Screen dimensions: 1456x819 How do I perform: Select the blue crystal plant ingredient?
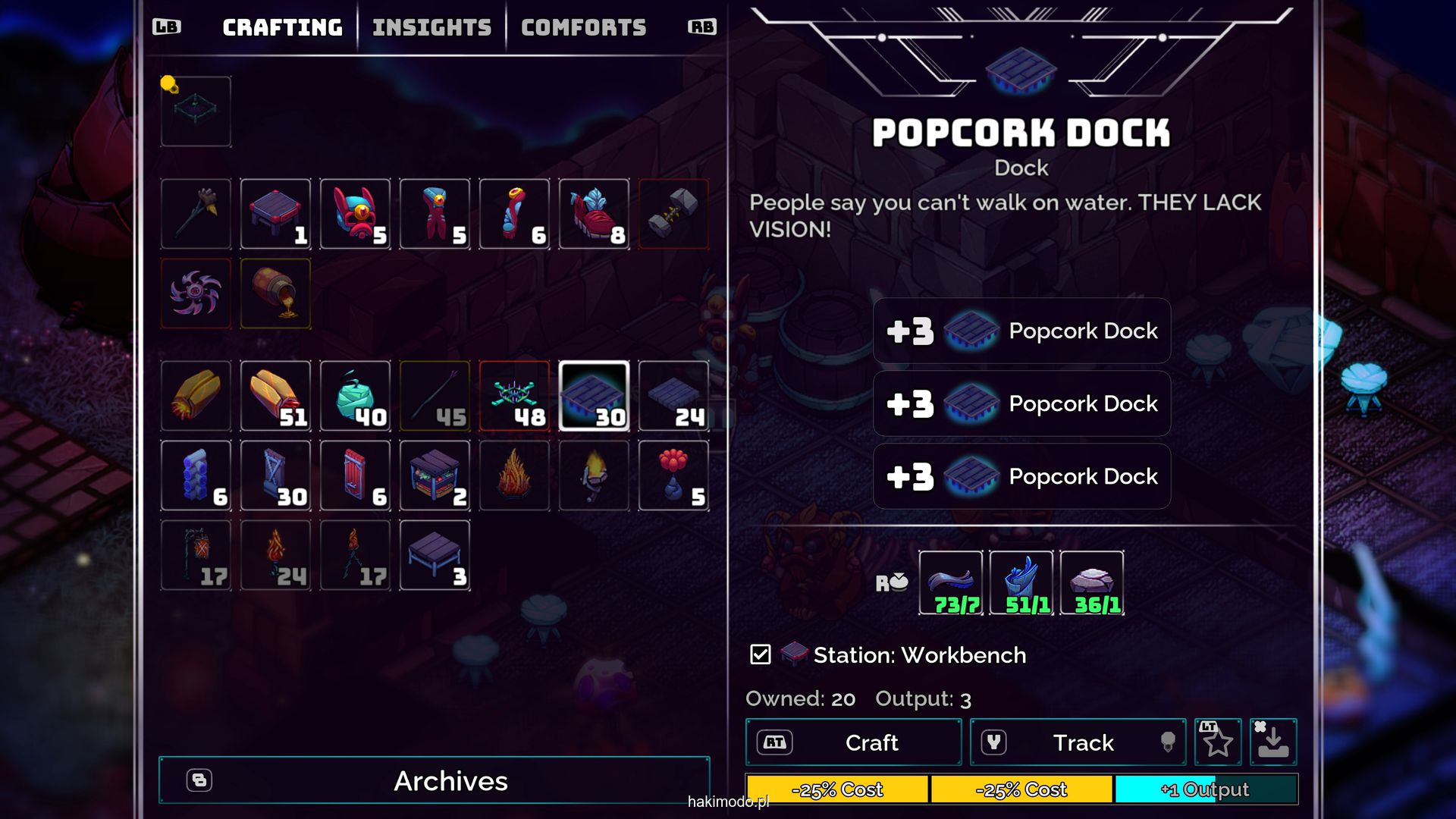coord(1021,583)
